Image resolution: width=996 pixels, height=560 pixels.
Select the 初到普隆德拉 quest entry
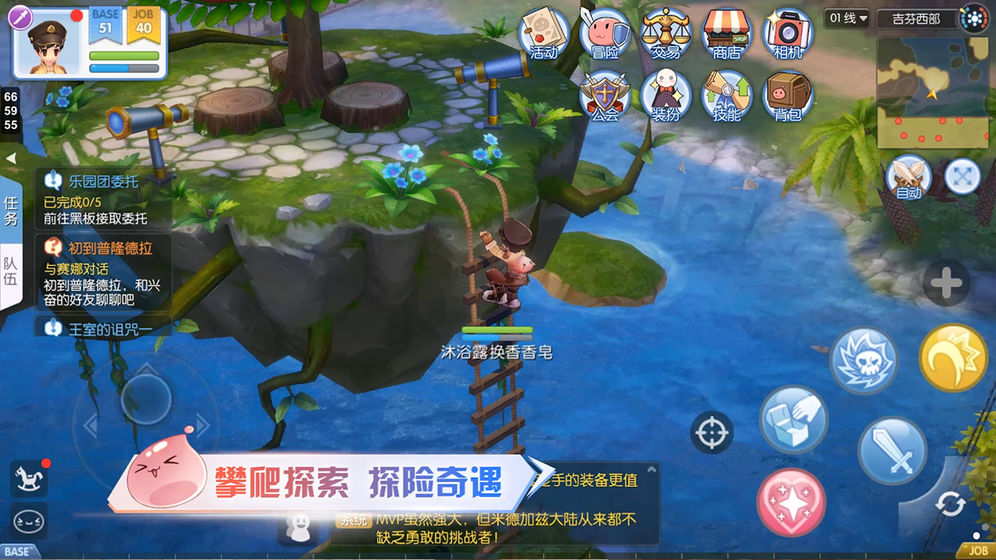tap(104, 272)
